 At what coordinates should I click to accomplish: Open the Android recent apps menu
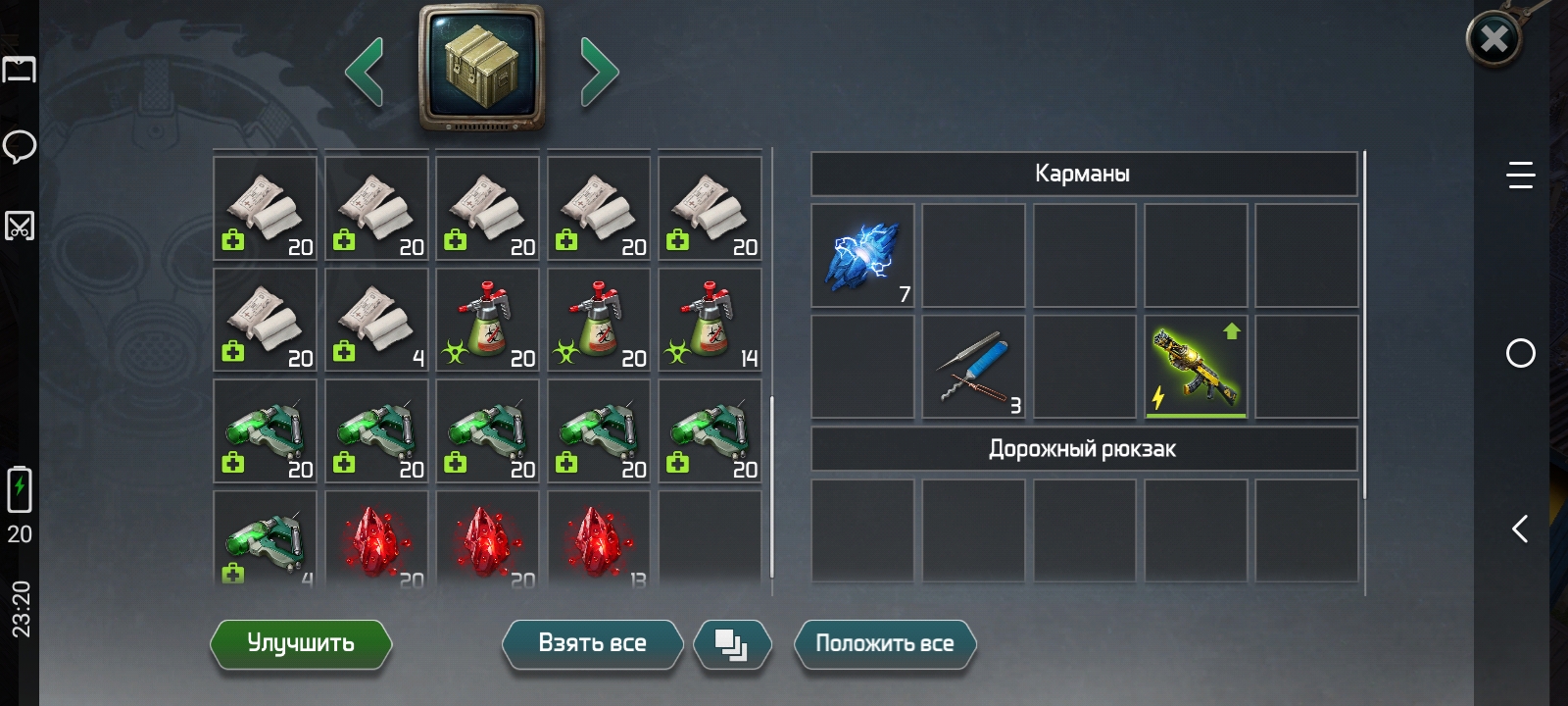(1520, 176)
